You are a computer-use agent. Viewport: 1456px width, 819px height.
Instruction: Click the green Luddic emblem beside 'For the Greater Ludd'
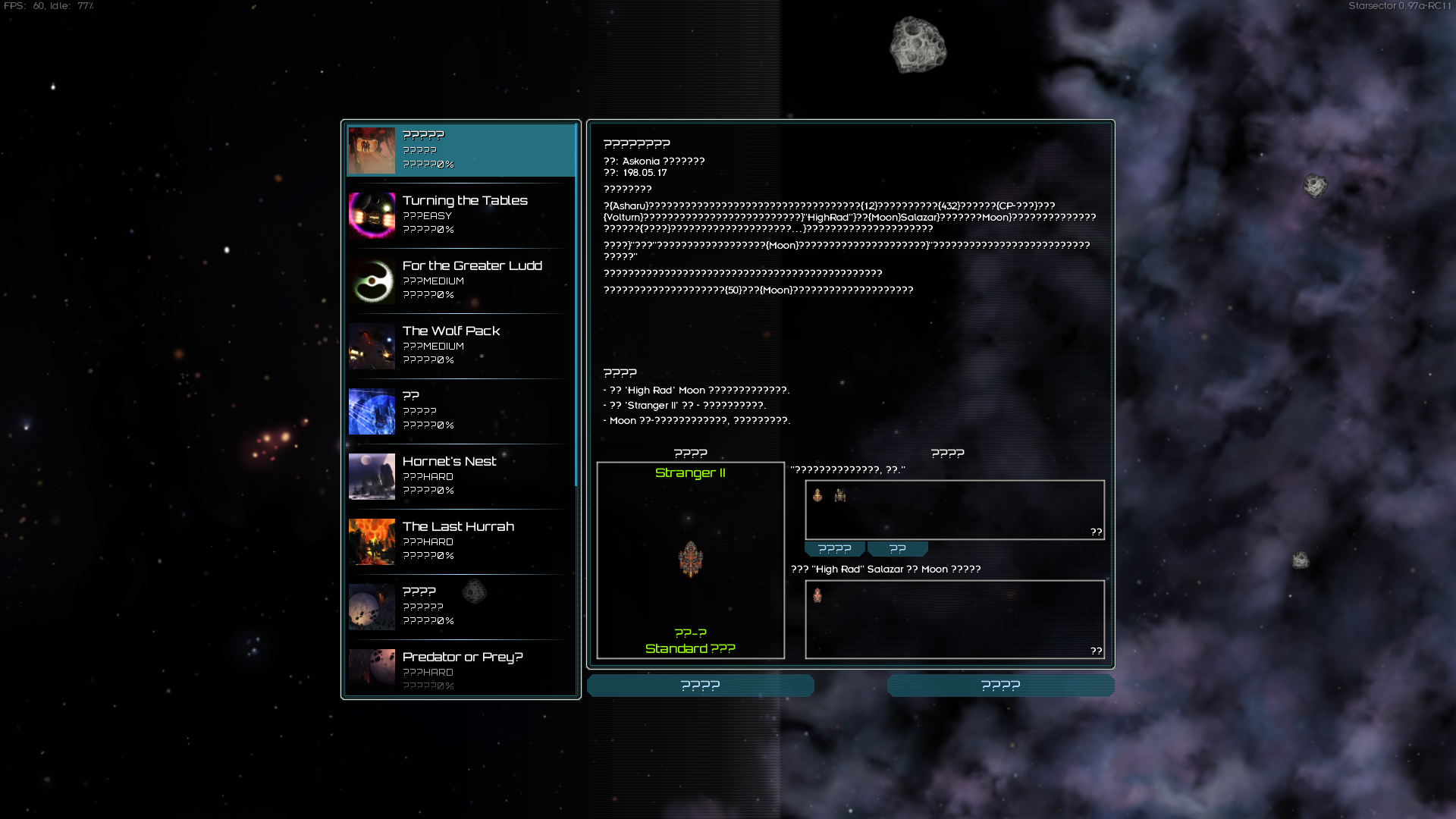pos(371,281)
